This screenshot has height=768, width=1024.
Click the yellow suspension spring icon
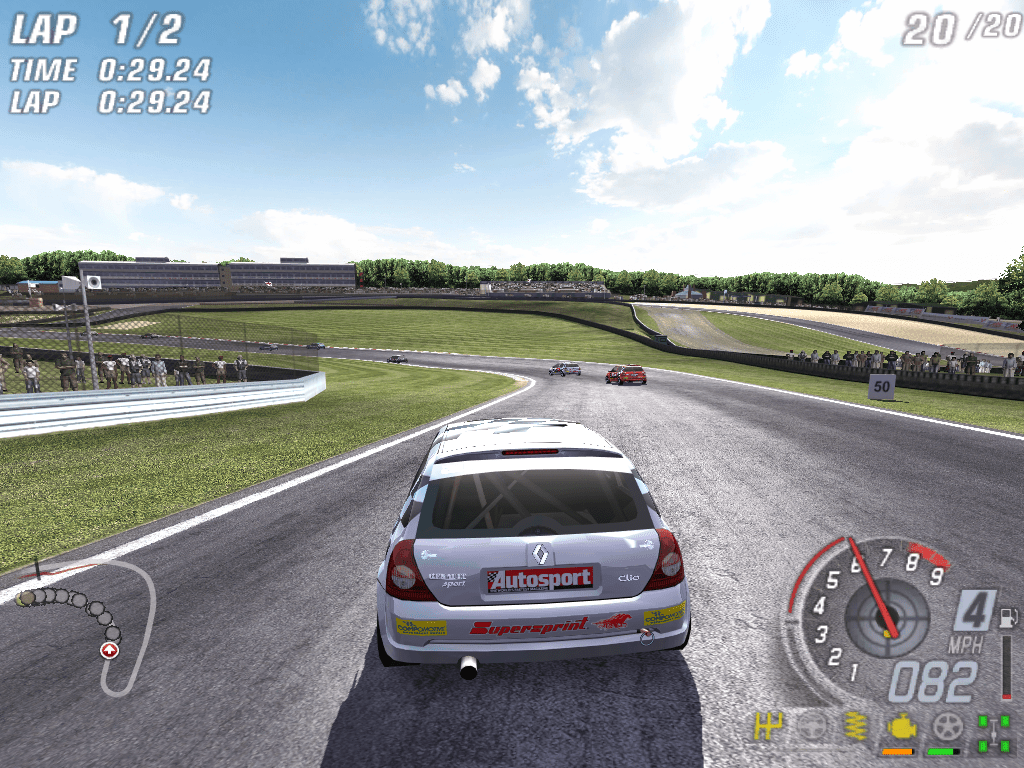(855, 727)
